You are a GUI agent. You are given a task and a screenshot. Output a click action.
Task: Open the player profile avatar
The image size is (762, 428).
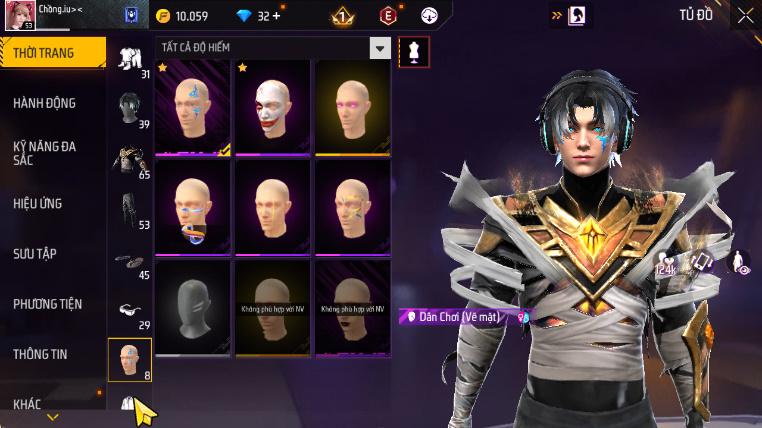(22, 17)
